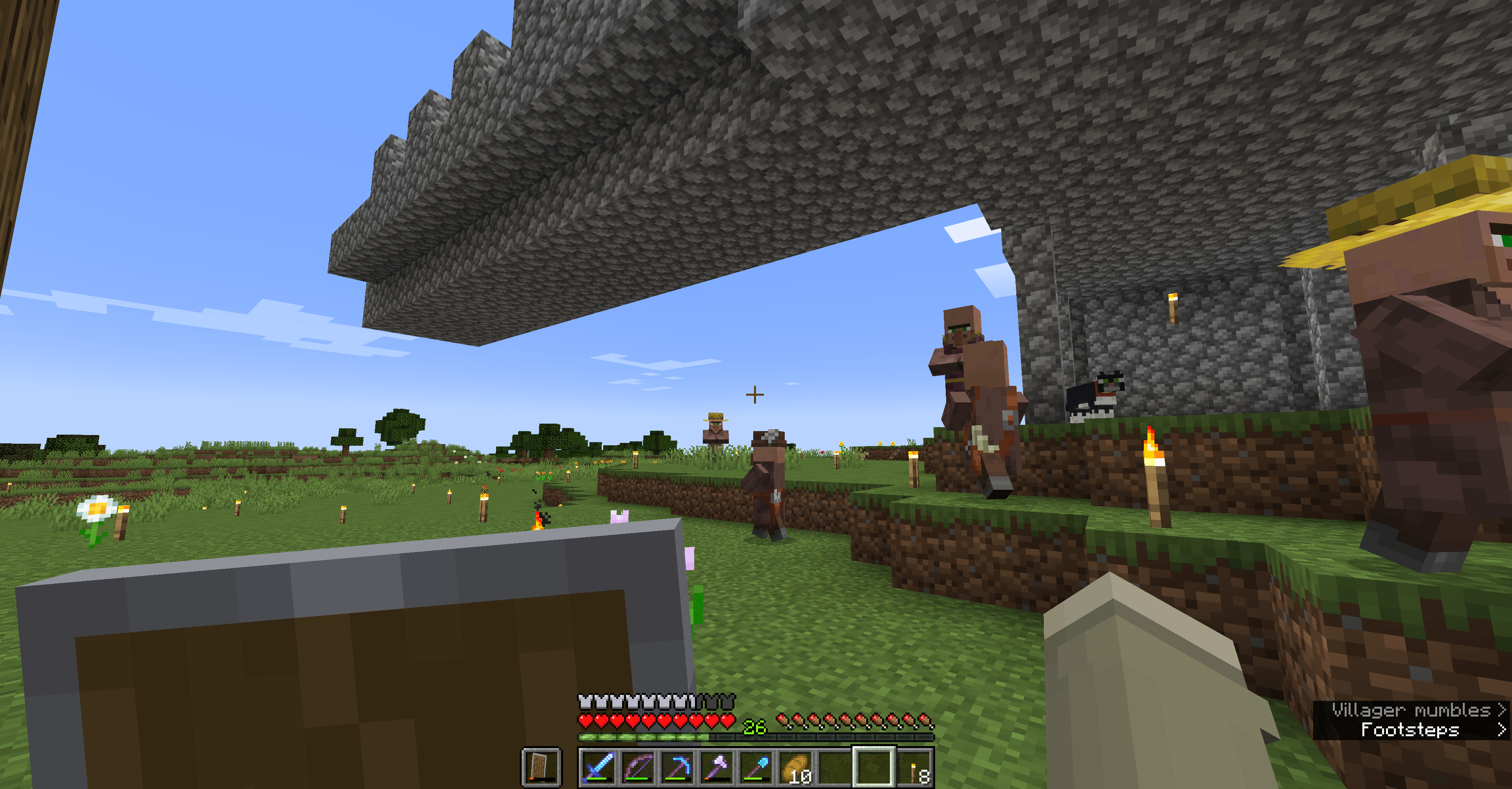Select the enchanted pickaxe hotbar slot
The width and height of the screenshot is (1512, 789).
point(677,767)
